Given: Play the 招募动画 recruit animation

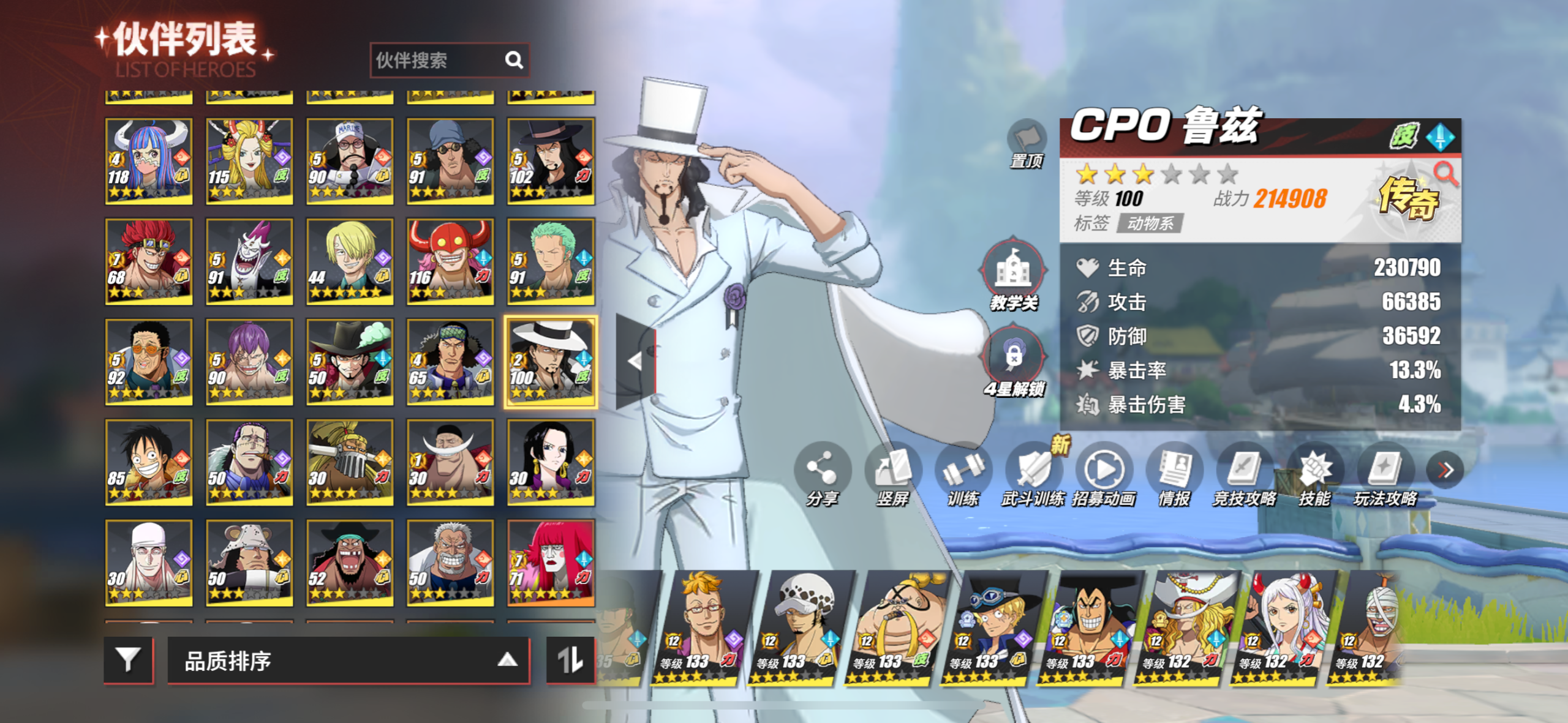Looking at the screenshot, I should click(x=1104, y=473).
